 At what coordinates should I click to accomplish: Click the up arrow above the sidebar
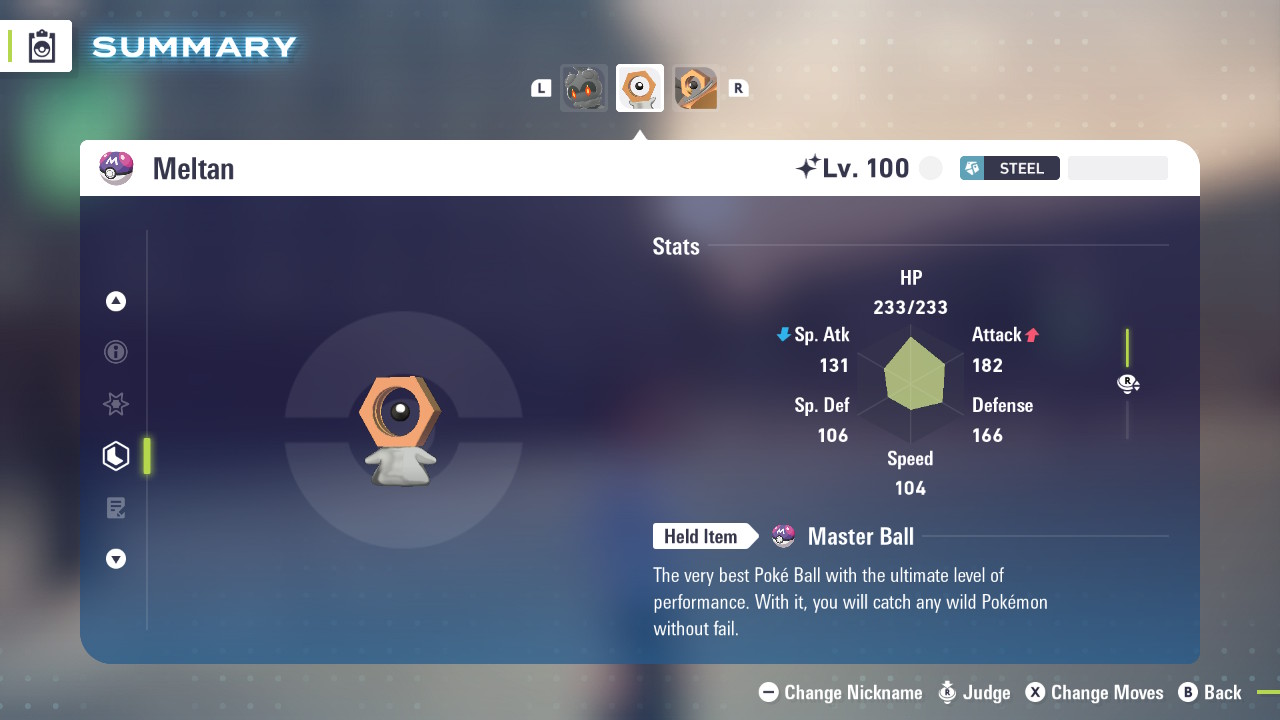pyautogui.click(x=115, y=300)
